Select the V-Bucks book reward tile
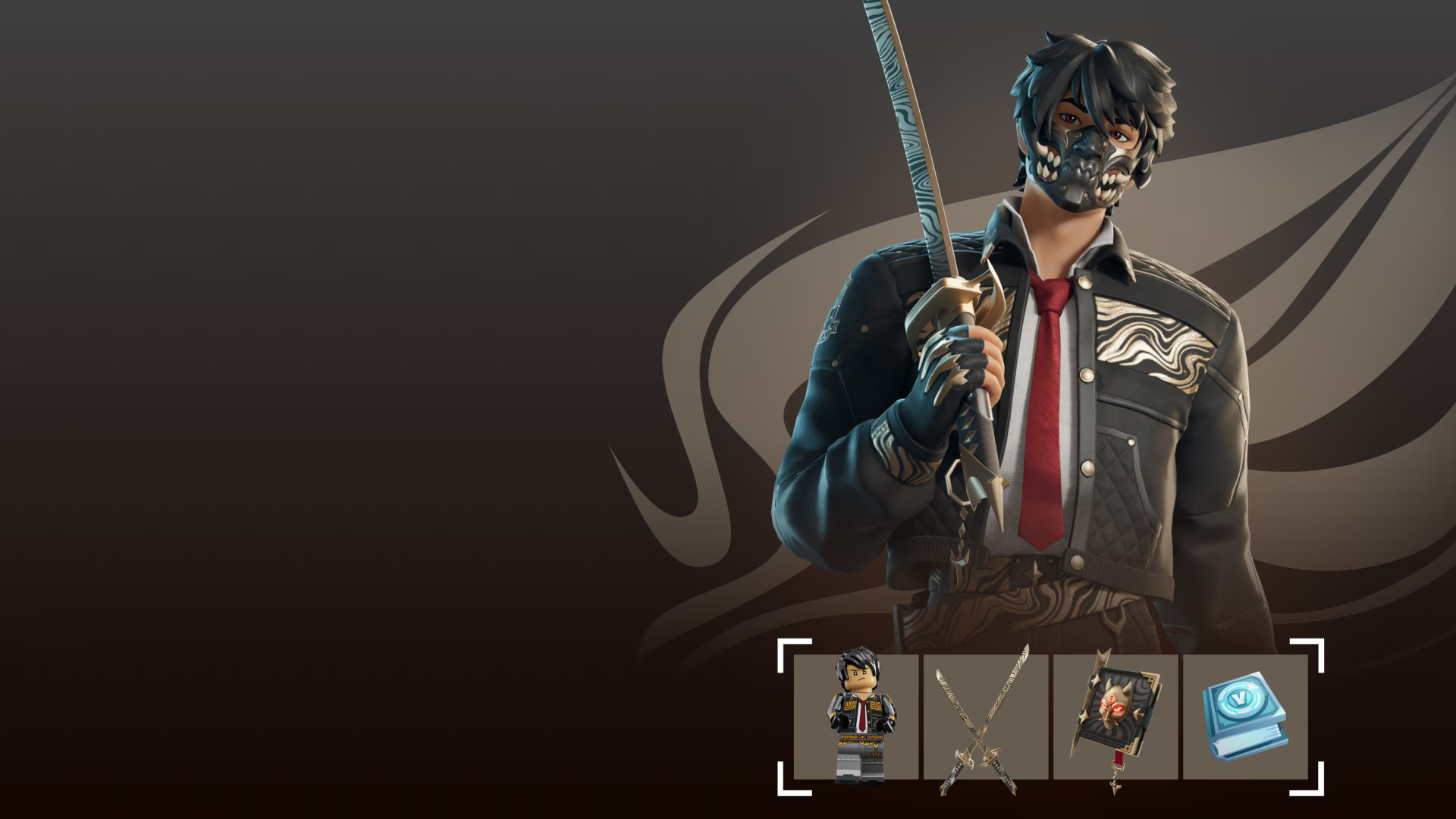Viewport: 1456px width, 819px height. pos(1245,717)
